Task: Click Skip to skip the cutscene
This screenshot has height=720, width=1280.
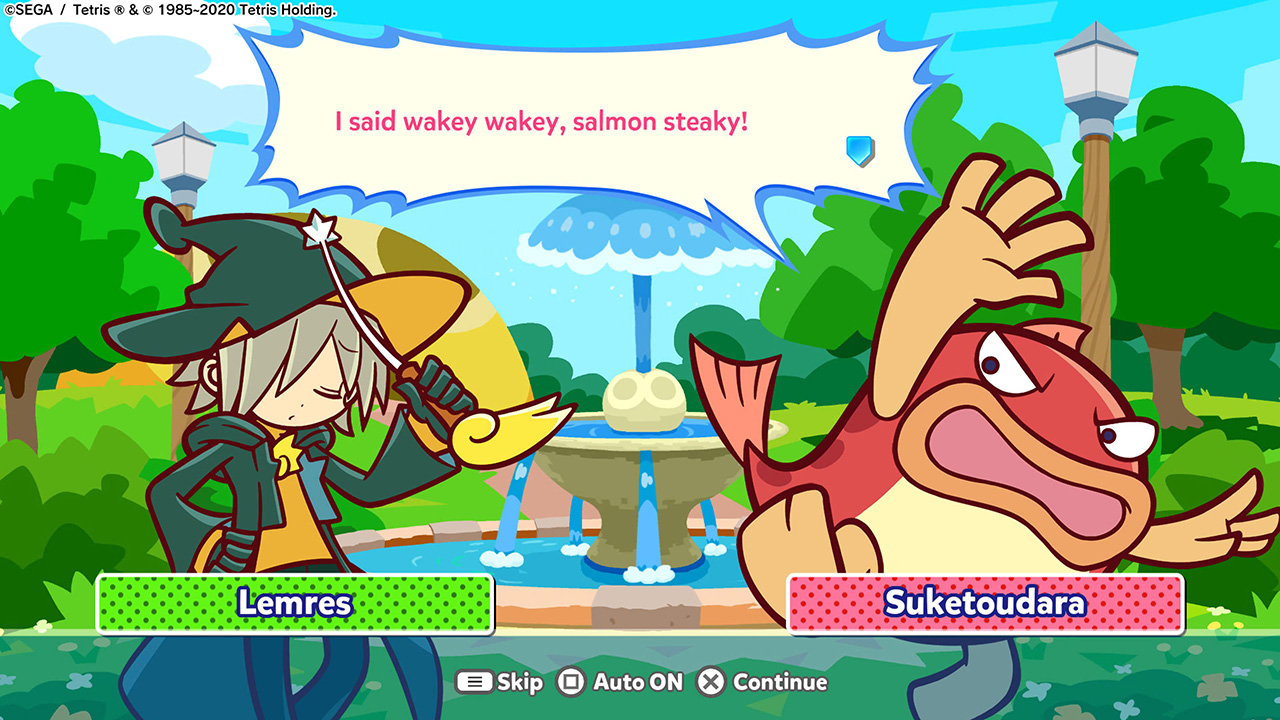Action: point(502,681)
